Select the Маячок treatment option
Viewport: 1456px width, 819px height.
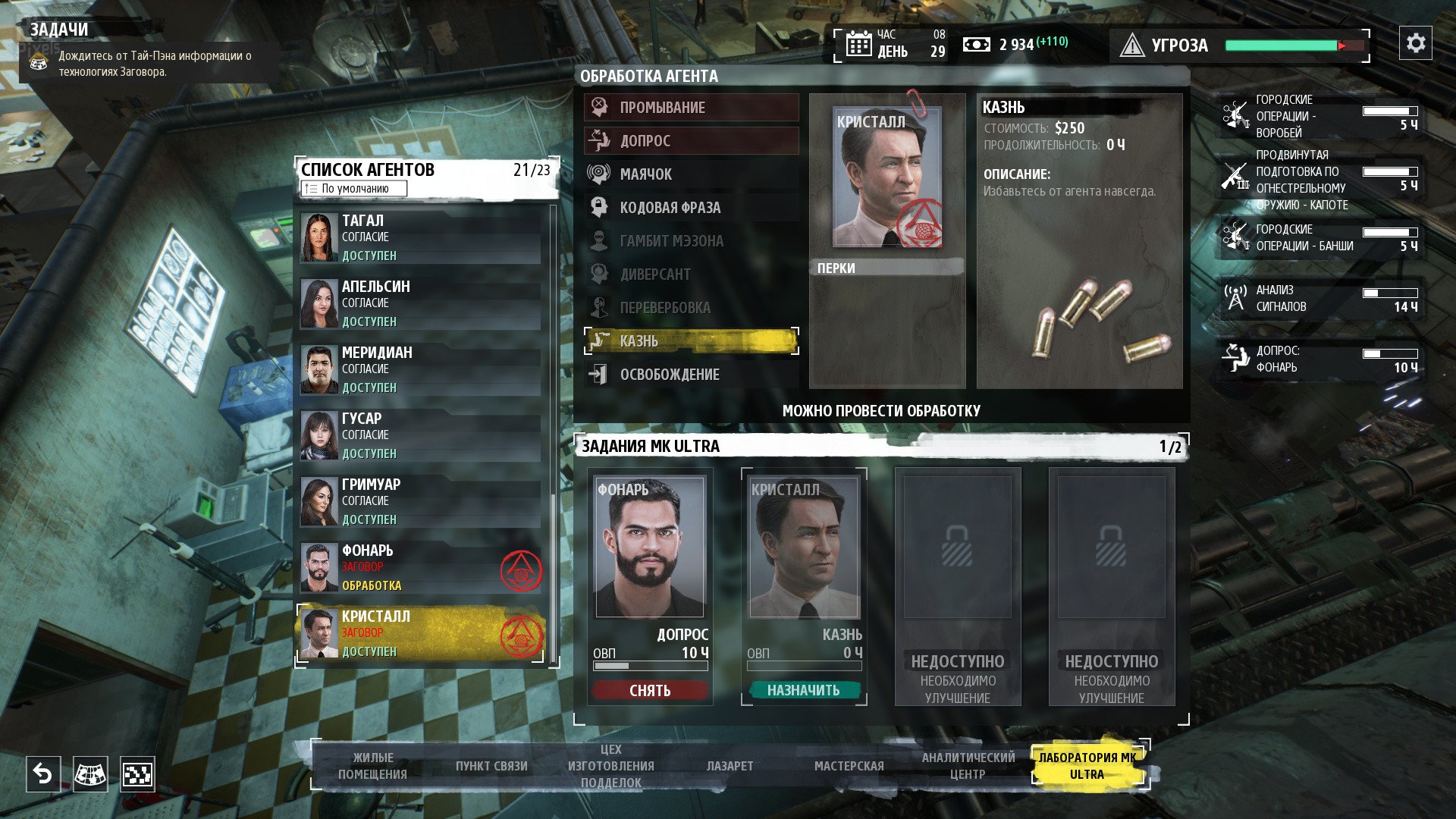(691, 174)
